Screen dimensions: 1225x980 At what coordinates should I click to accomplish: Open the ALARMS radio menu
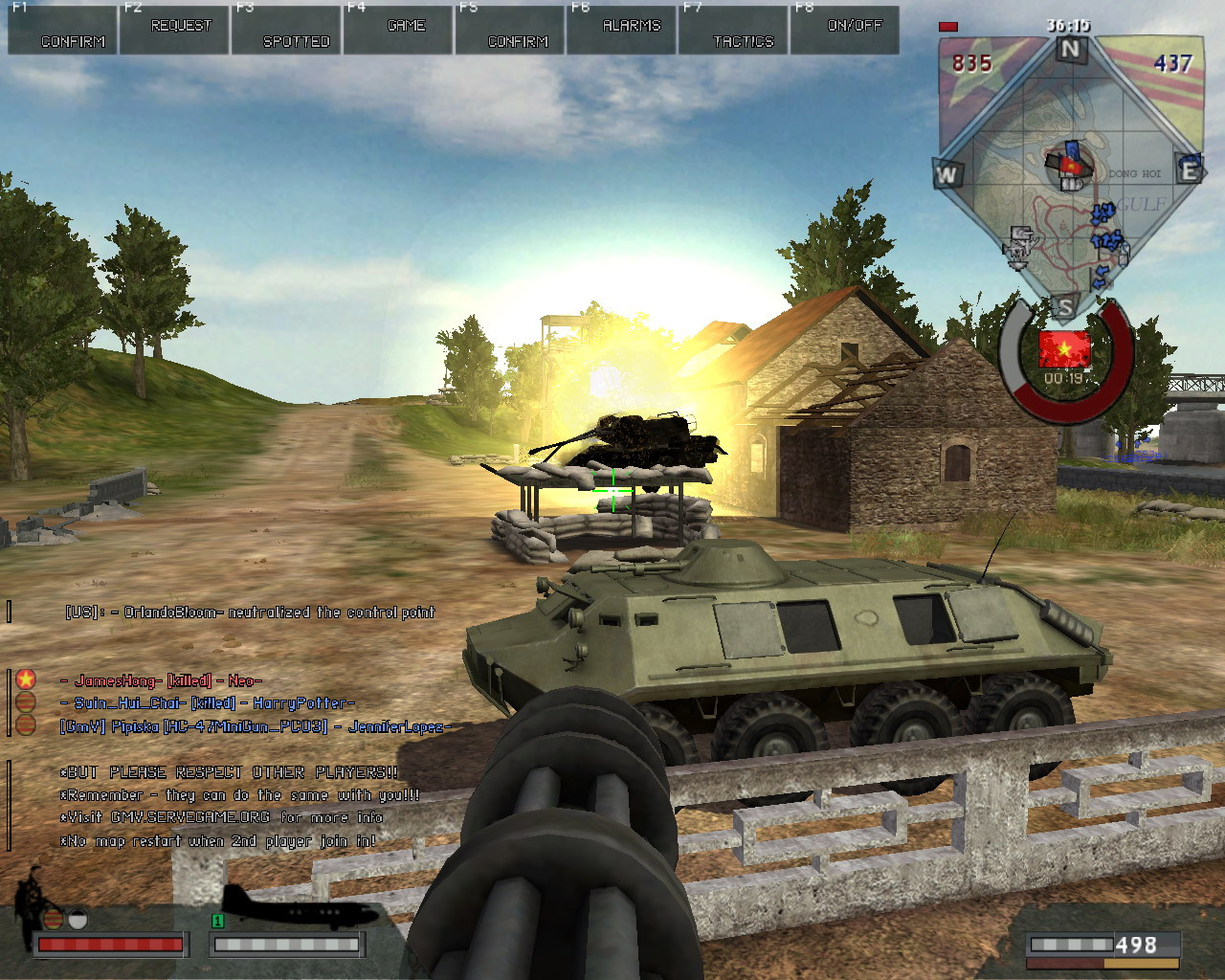(623, 30)
